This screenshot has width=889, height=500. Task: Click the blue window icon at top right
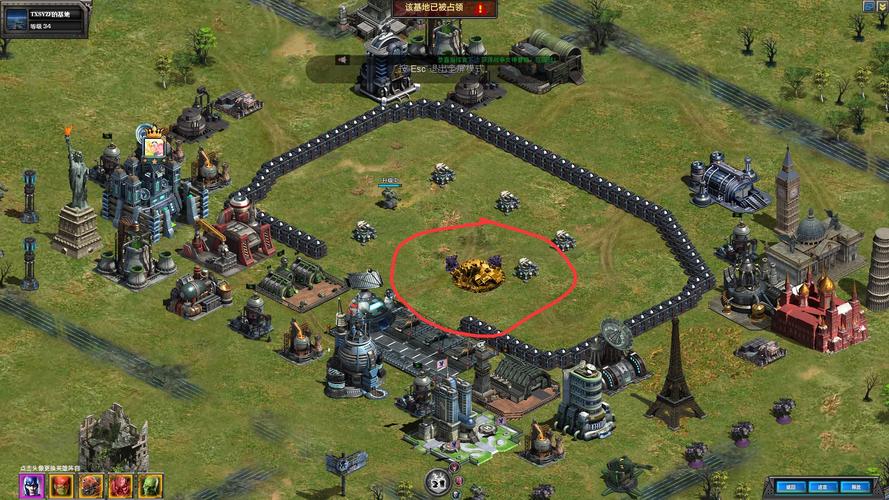tap(868, 6)
